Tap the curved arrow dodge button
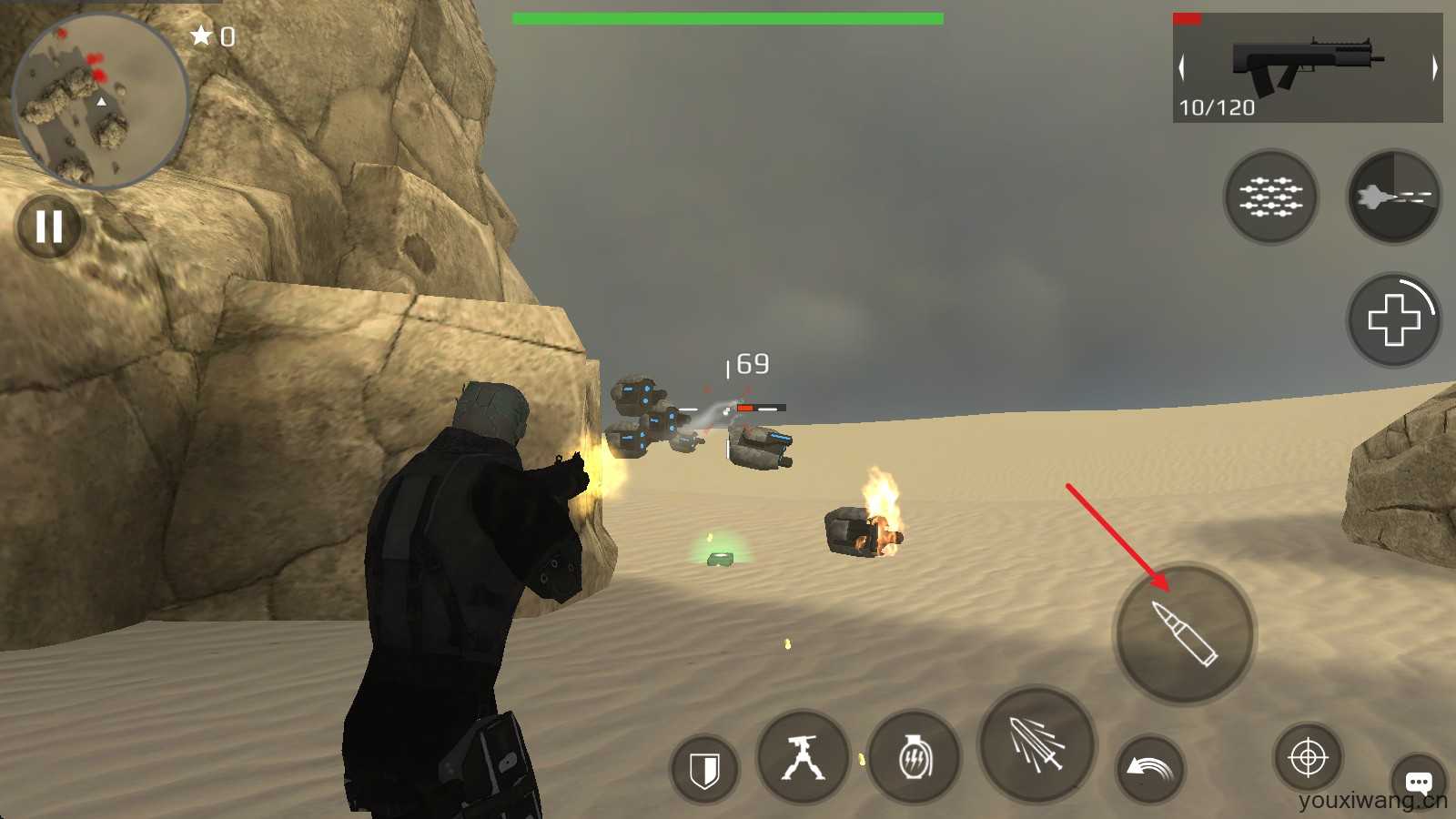 tap(1150, 769)
